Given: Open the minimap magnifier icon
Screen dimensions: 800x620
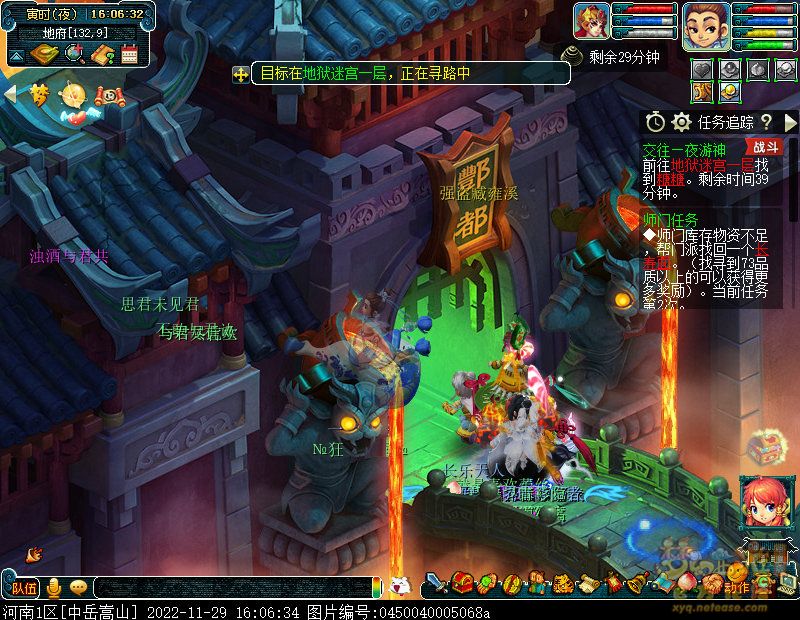Looking at the screenshot, I should click(x=73, y=54).
